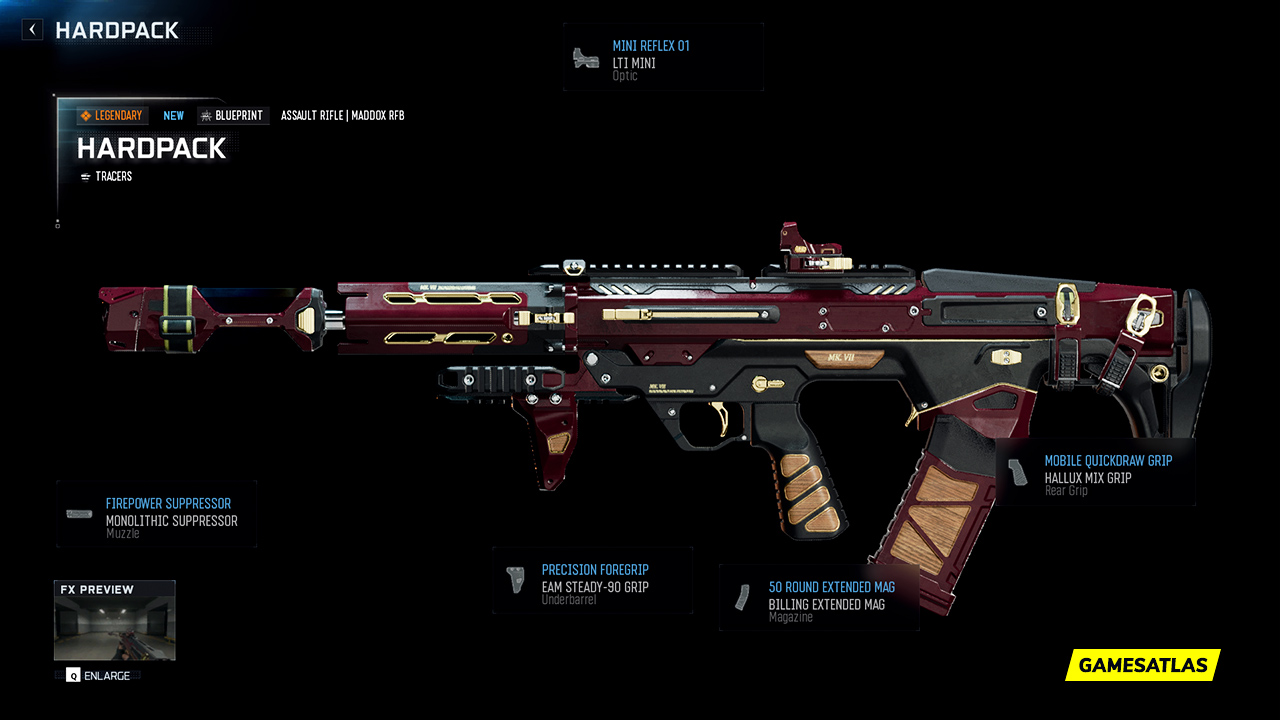Select the Precision Foregrip underbarrel icon

pyautogui.click(x=515, y=578)
